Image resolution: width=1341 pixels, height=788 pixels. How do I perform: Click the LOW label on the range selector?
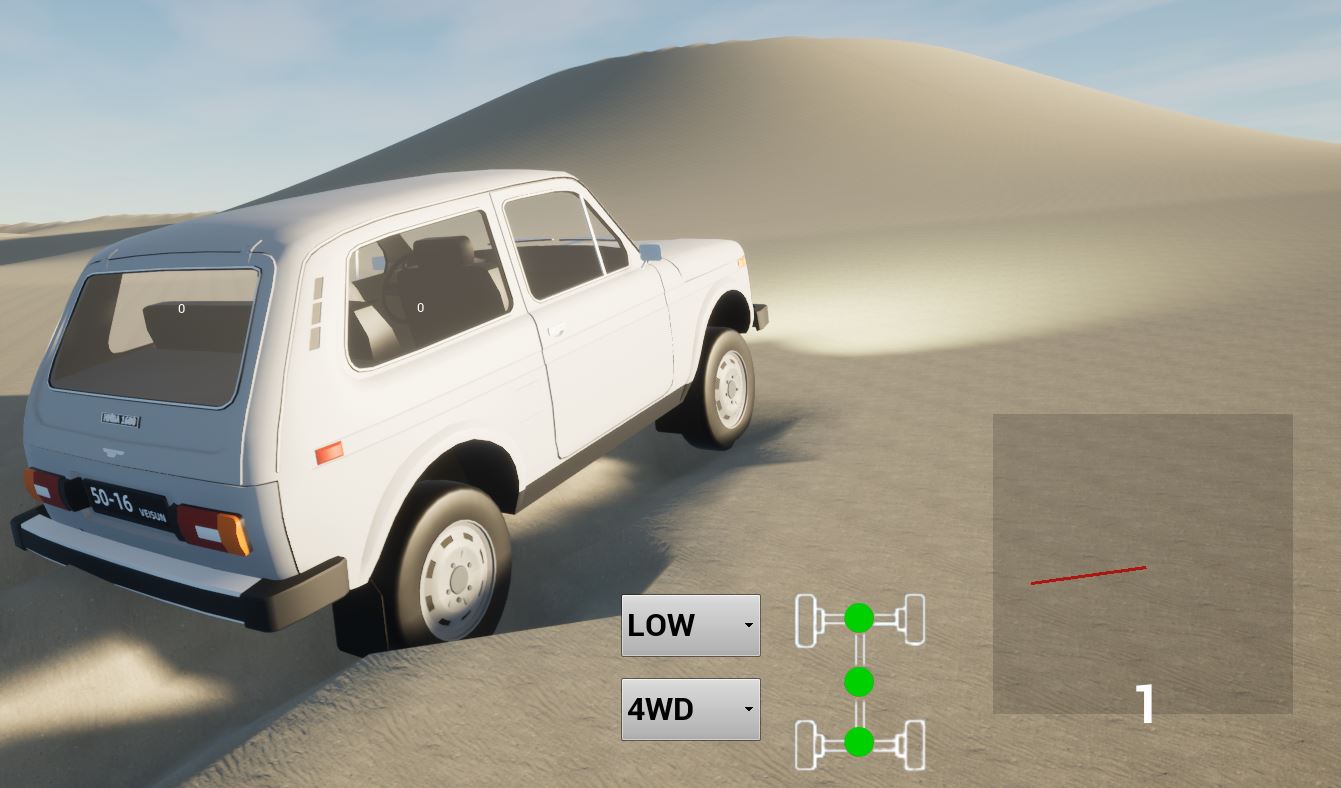[x=661, y=625]
